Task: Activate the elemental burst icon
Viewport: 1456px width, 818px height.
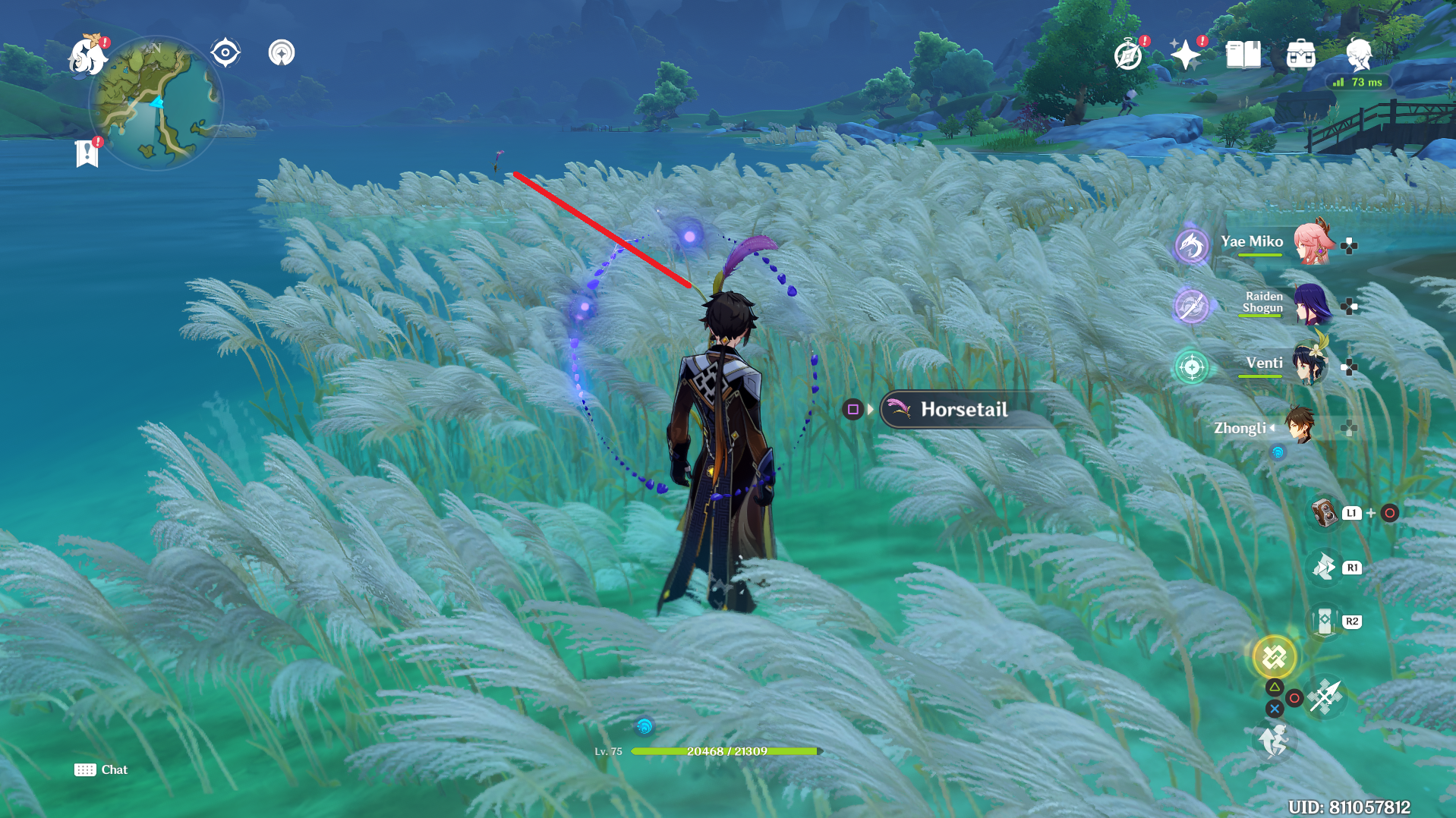Action: [1274, 657]
